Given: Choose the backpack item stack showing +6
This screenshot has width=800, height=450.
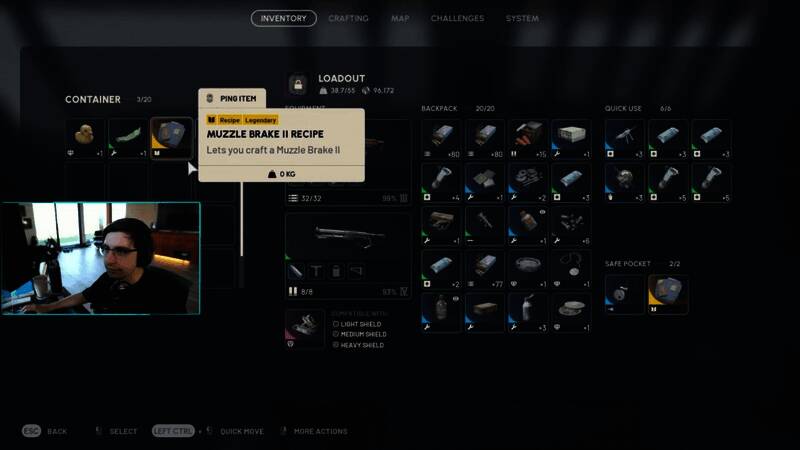Looking at the screenshot, I should coord(571,226).
